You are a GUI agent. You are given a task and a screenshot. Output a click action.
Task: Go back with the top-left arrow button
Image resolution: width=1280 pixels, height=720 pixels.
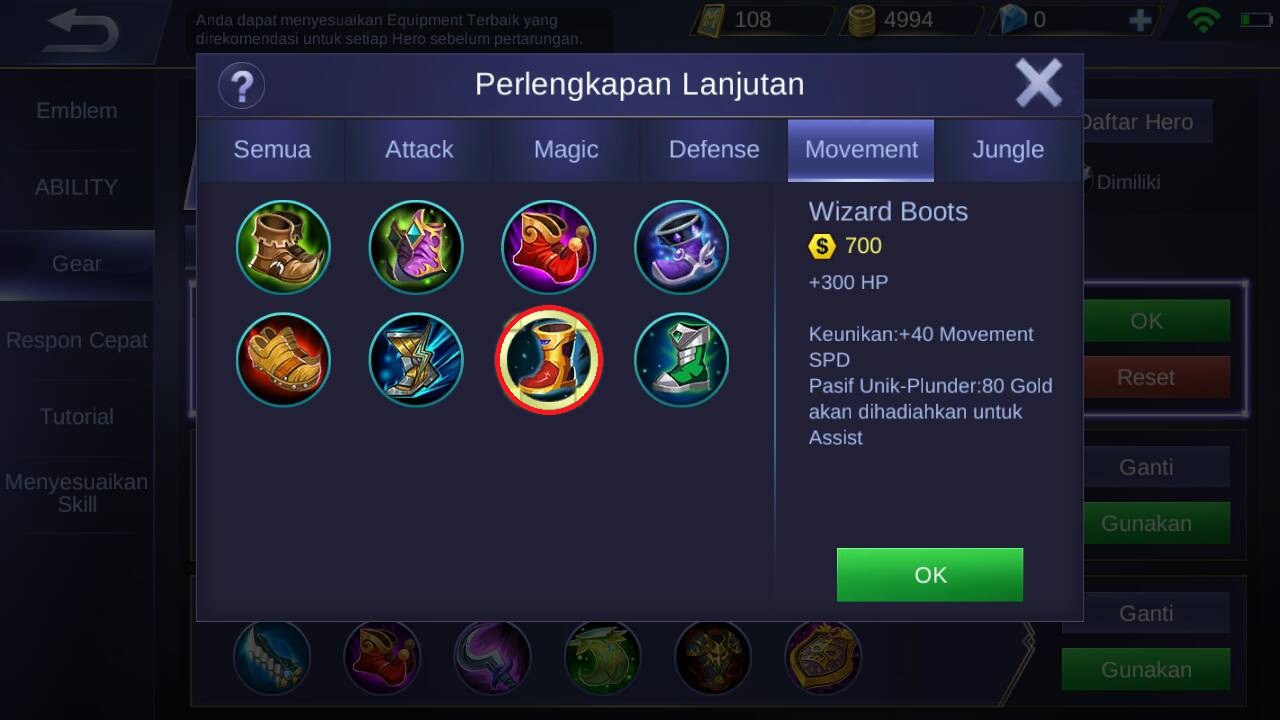coord(82,32)
